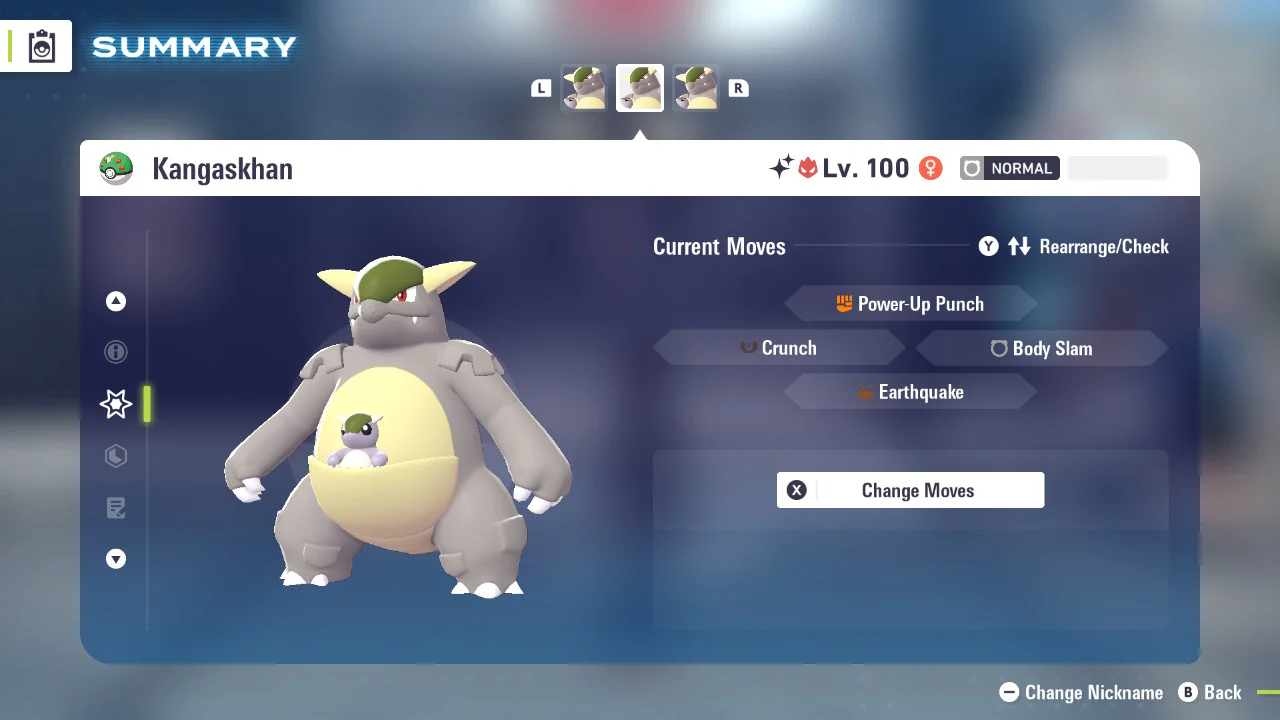Click the down arrow on the page selector
Screen dimensions: 1280x720
point(116,559)
